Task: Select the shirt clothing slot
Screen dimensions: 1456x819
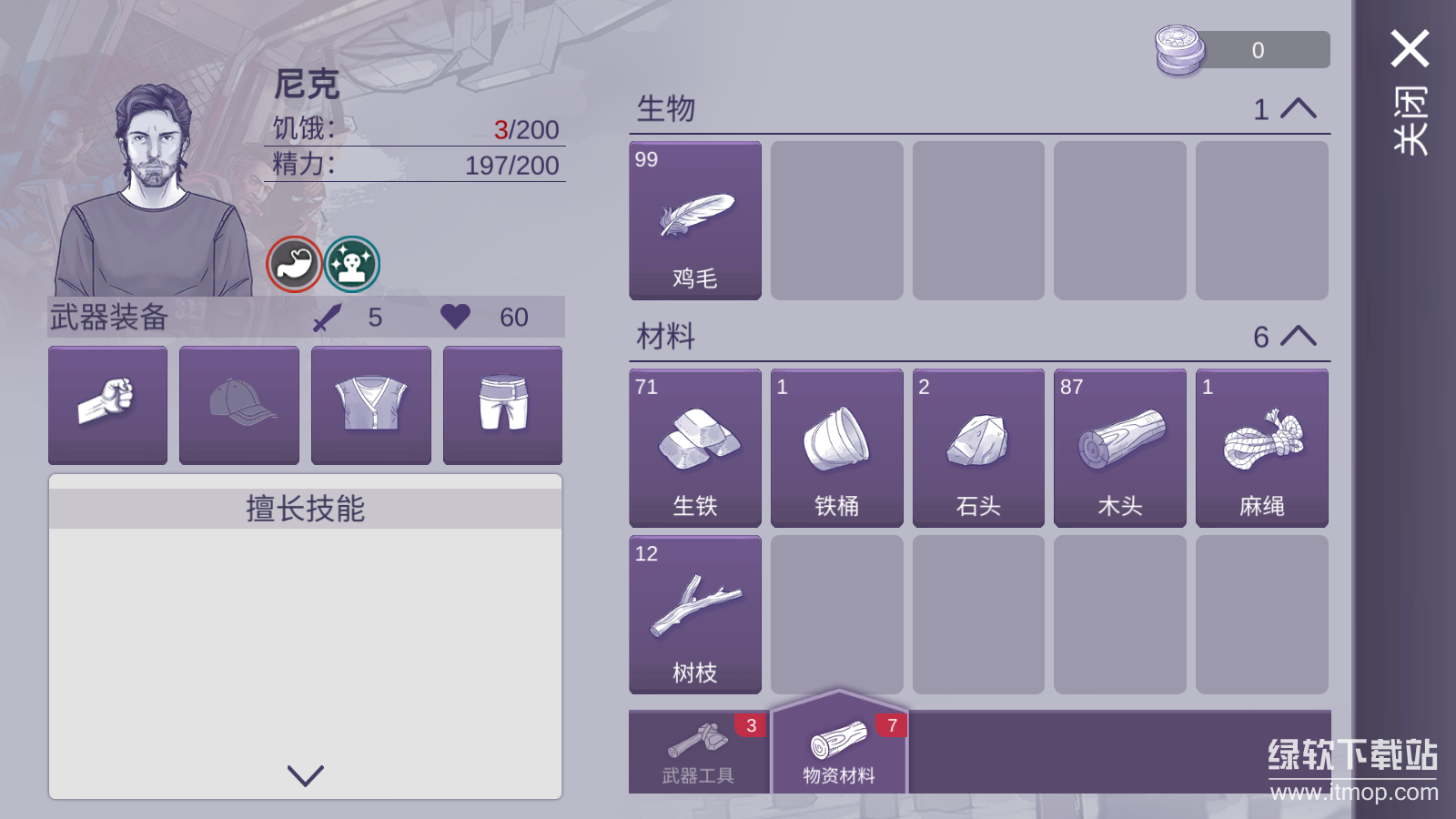Action: pos(370,403)
